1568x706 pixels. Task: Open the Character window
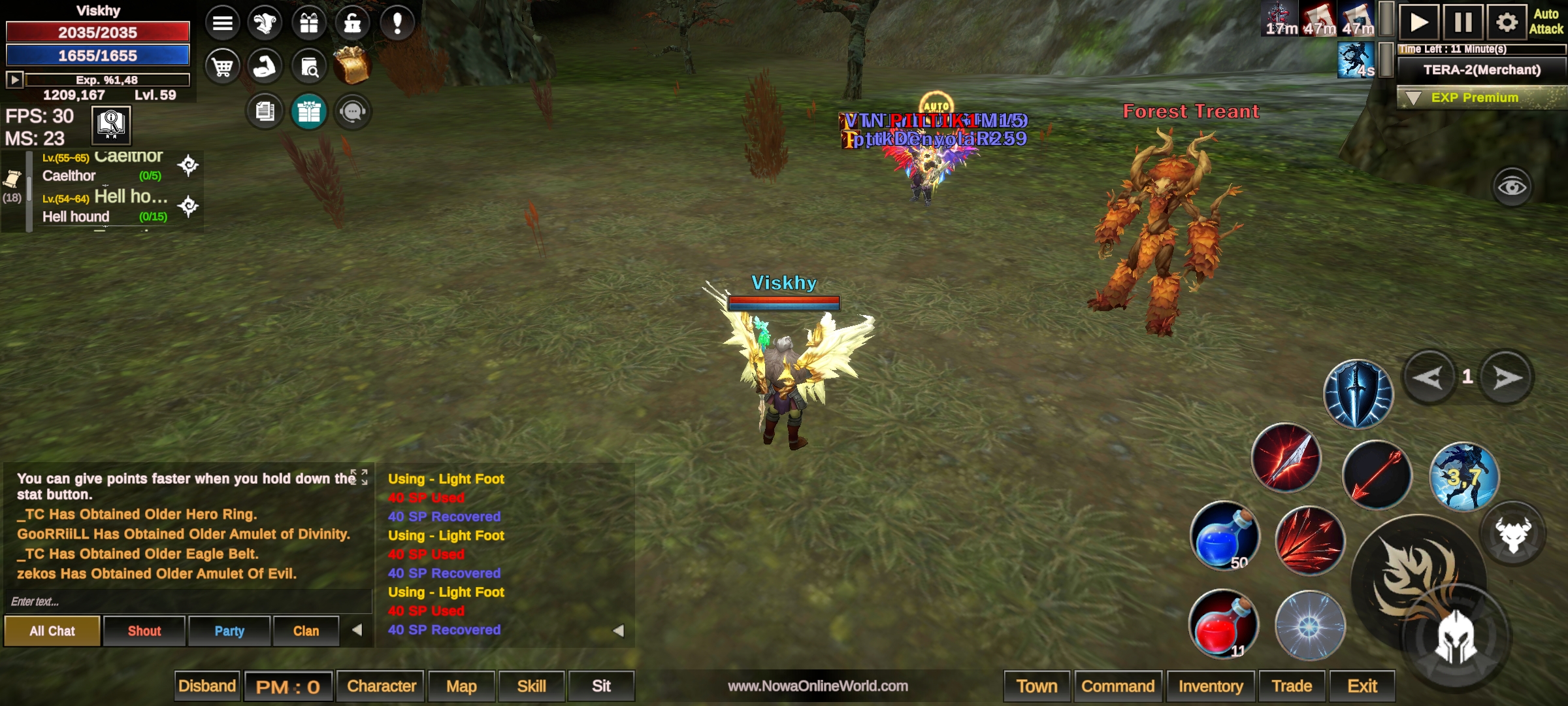[381, 686]
